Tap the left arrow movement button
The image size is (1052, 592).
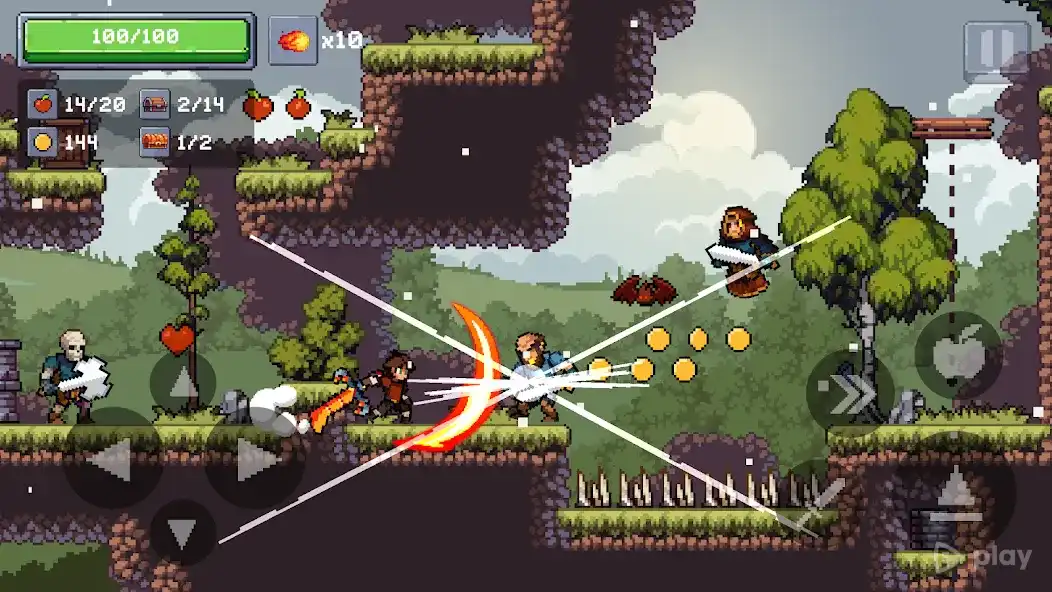point(112,459)
